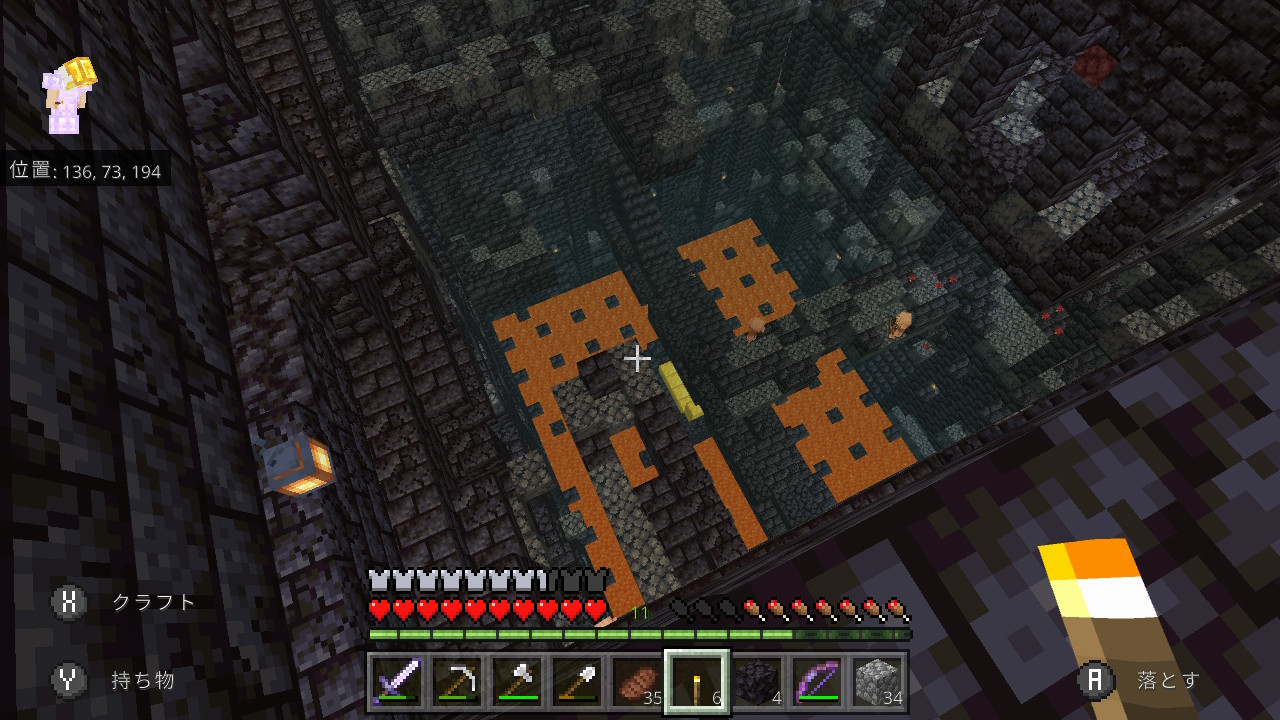1280x720 pixels.
Task: Select the obsidian block stack of 4
Action: [757, 681]
